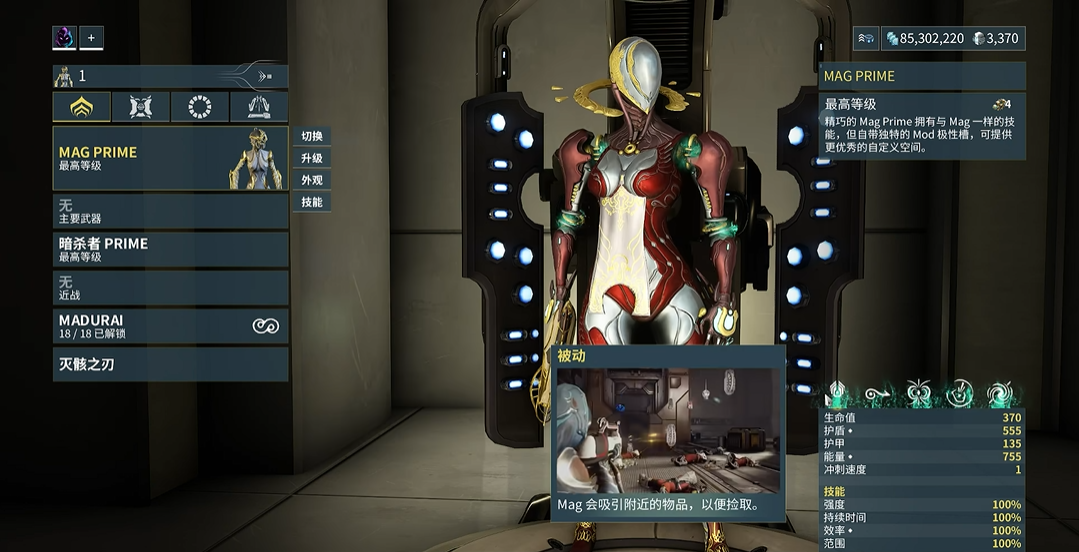The image size is (1079, 552).
Task: Click the plus button beside the avatar
Action: click(x=91, y=38)
